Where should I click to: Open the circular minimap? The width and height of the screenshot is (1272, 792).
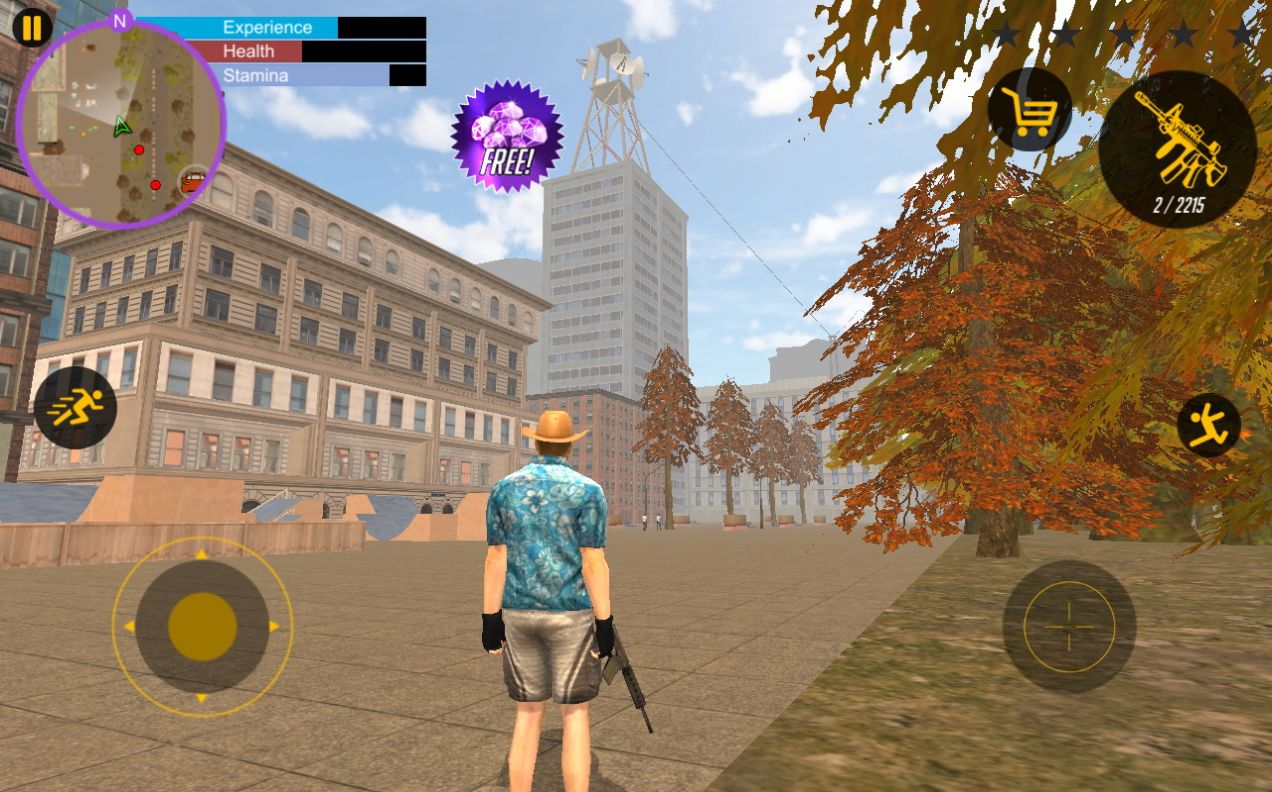121,125
